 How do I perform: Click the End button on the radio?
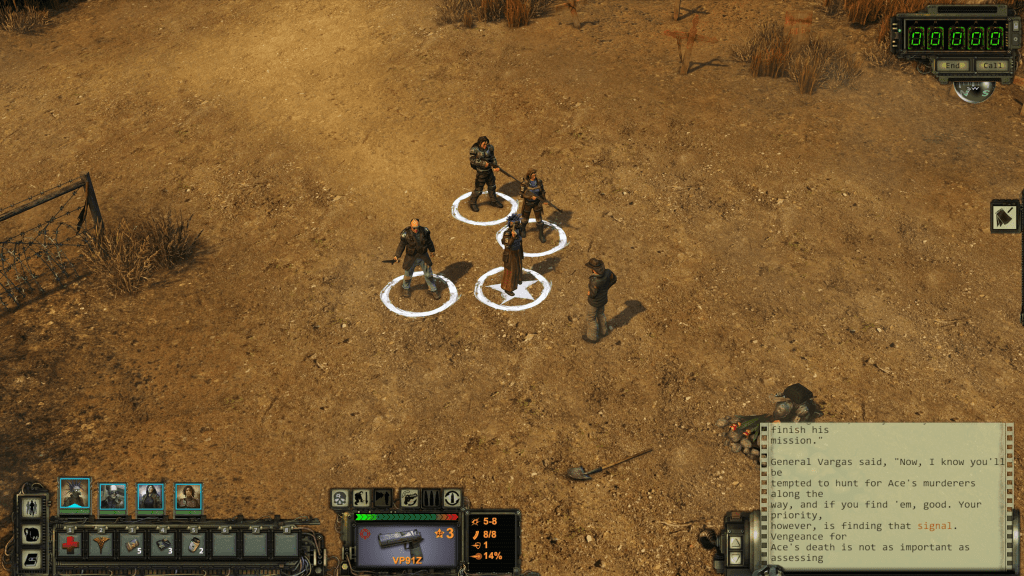pos(953,66)
